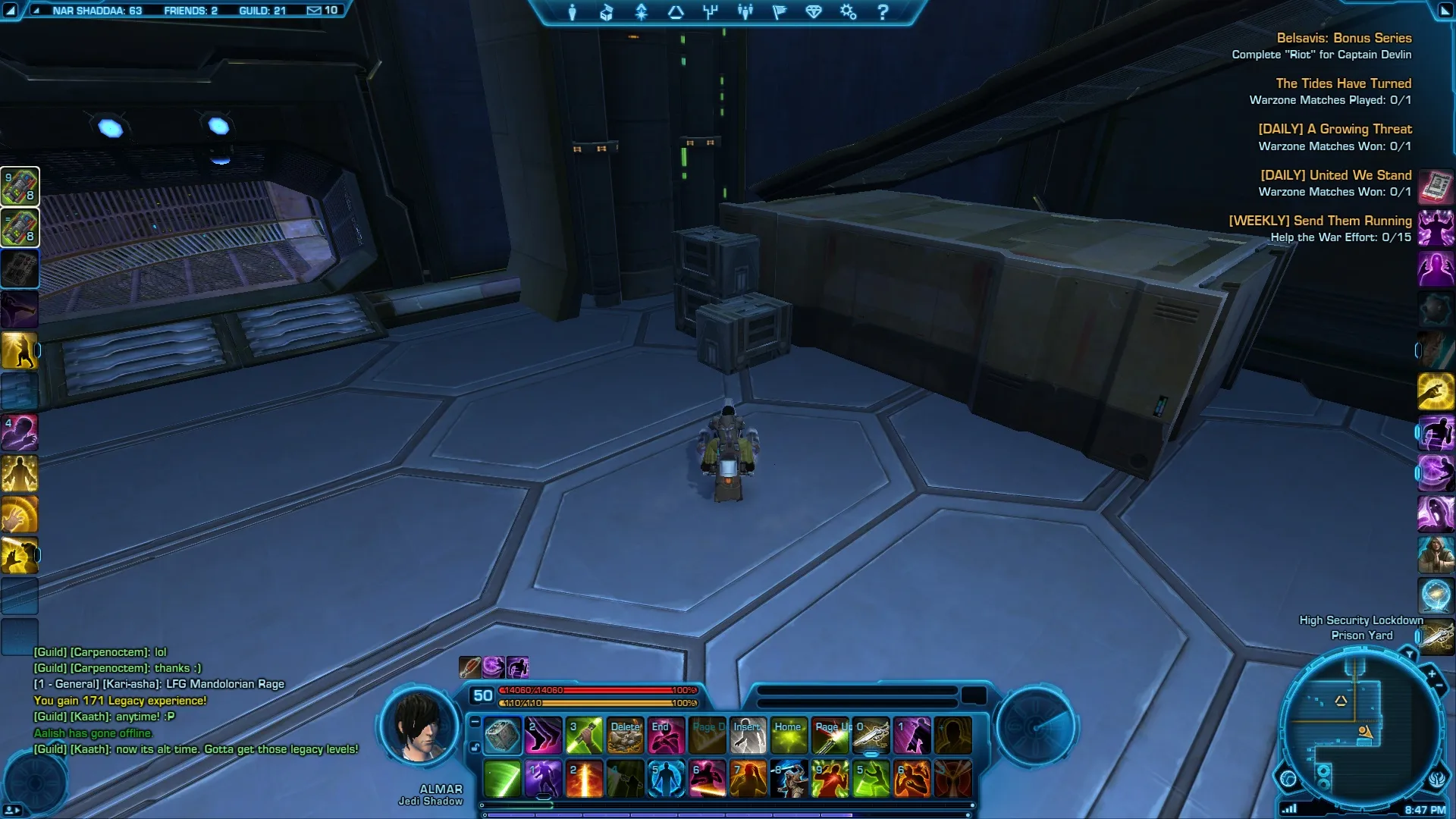Zoom in the minimap with plus button
1456x819 pixels.
[x=1432, y=673]
